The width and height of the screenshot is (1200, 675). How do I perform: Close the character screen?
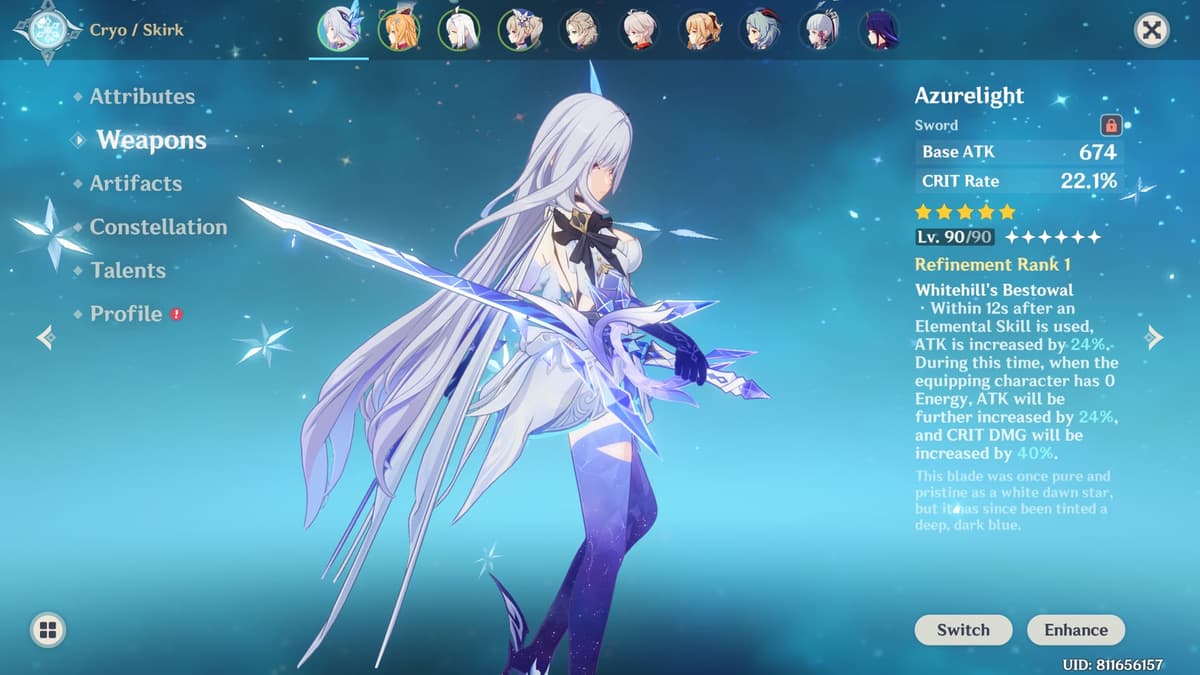(1152, 31)
